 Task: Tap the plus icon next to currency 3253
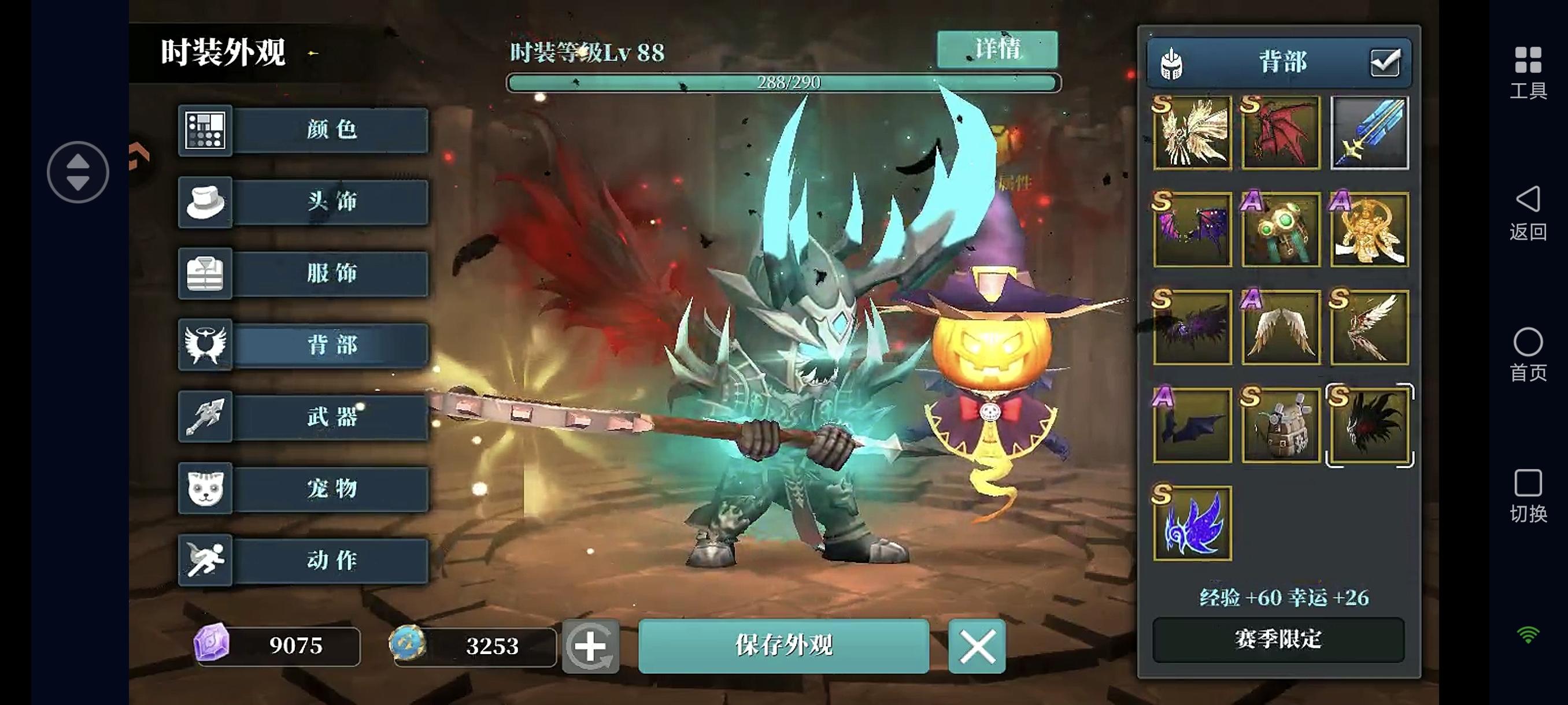pos(591,647)
